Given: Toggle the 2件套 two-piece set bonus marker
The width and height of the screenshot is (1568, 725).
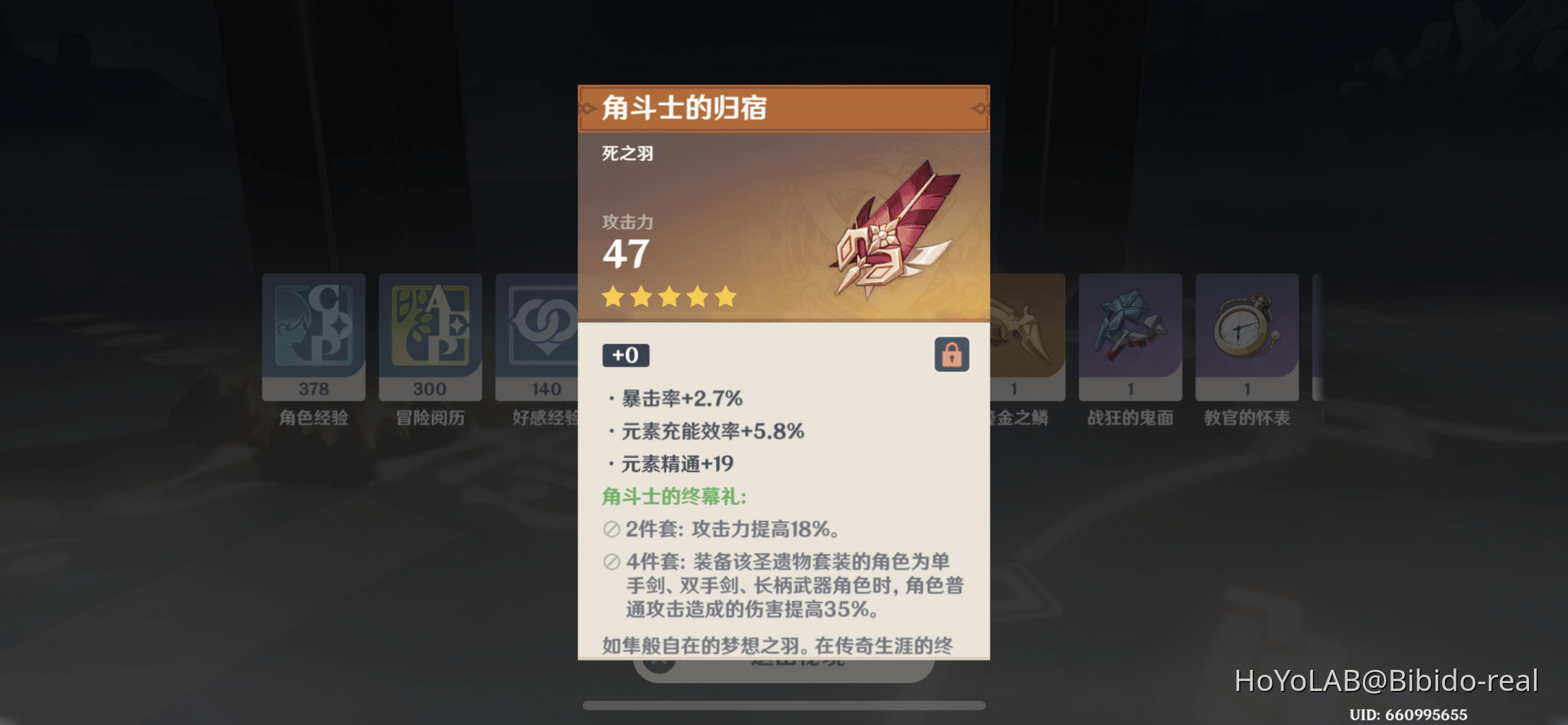Looking at the screenshot, I should pos(613,530).
